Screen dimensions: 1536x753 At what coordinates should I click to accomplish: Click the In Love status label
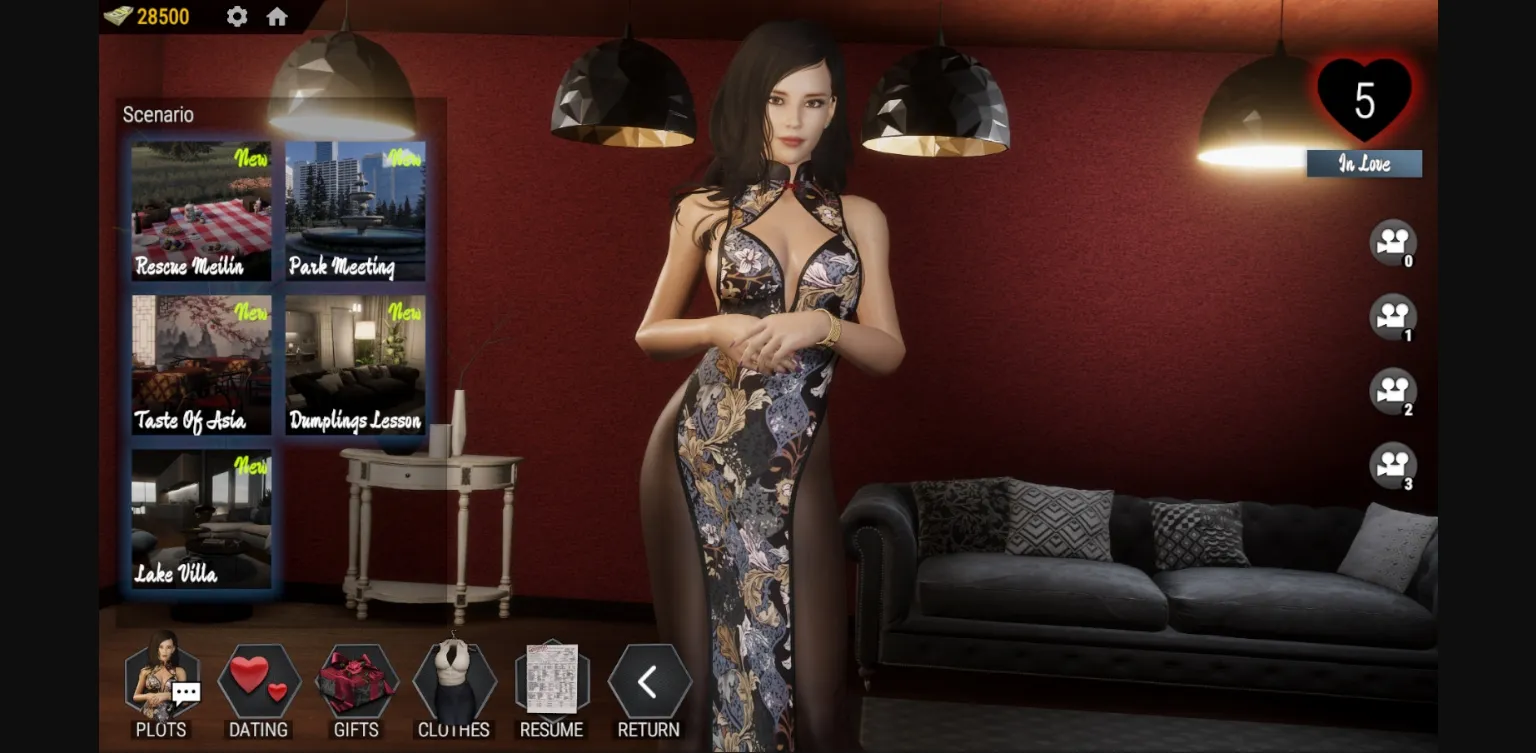(1364, 163)
